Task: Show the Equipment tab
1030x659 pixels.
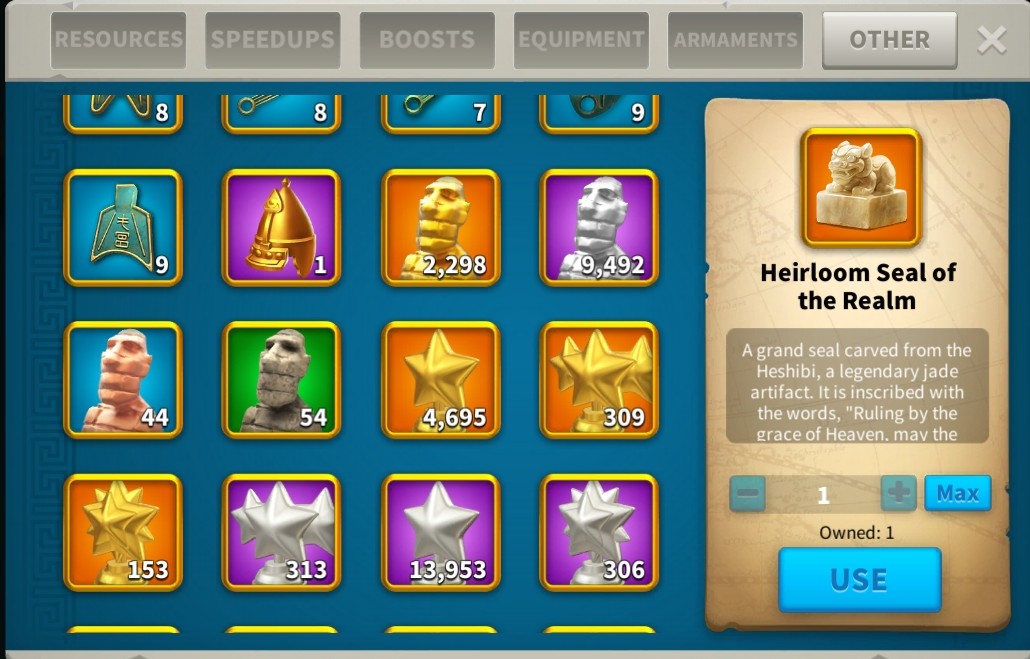Action: [581, 40]
